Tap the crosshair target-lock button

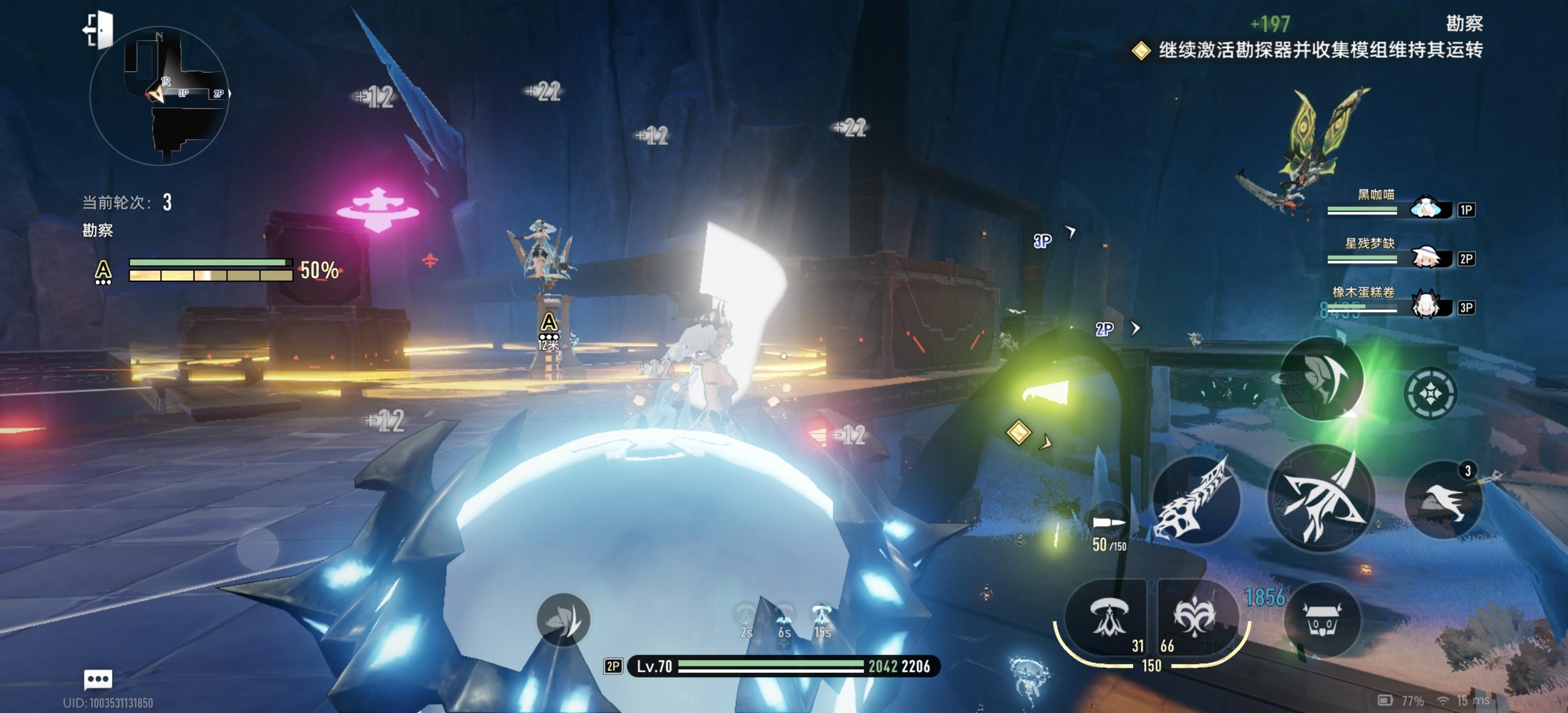point(1430,393)
